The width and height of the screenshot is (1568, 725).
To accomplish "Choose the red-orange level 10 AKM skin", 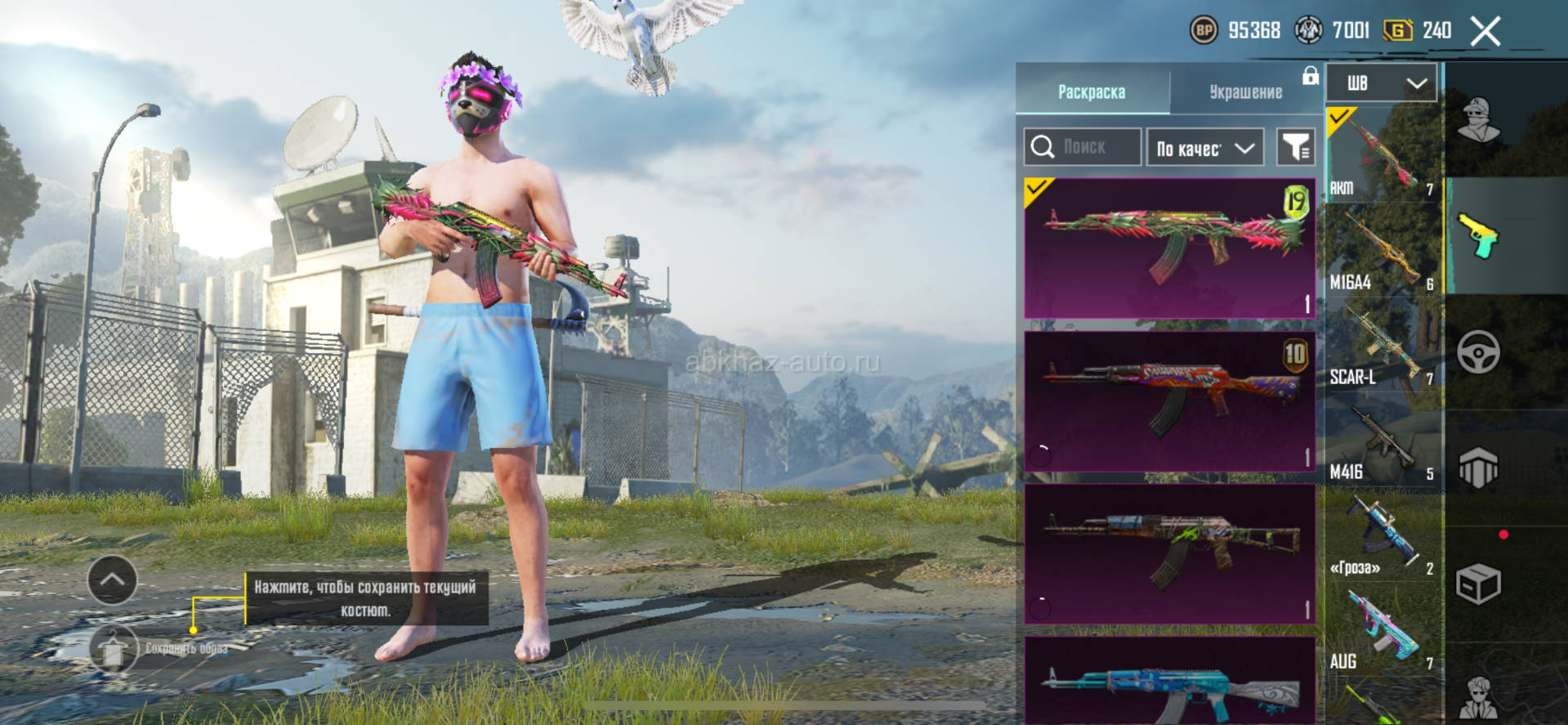I will pyautogui.click(x=1169, y=401).
